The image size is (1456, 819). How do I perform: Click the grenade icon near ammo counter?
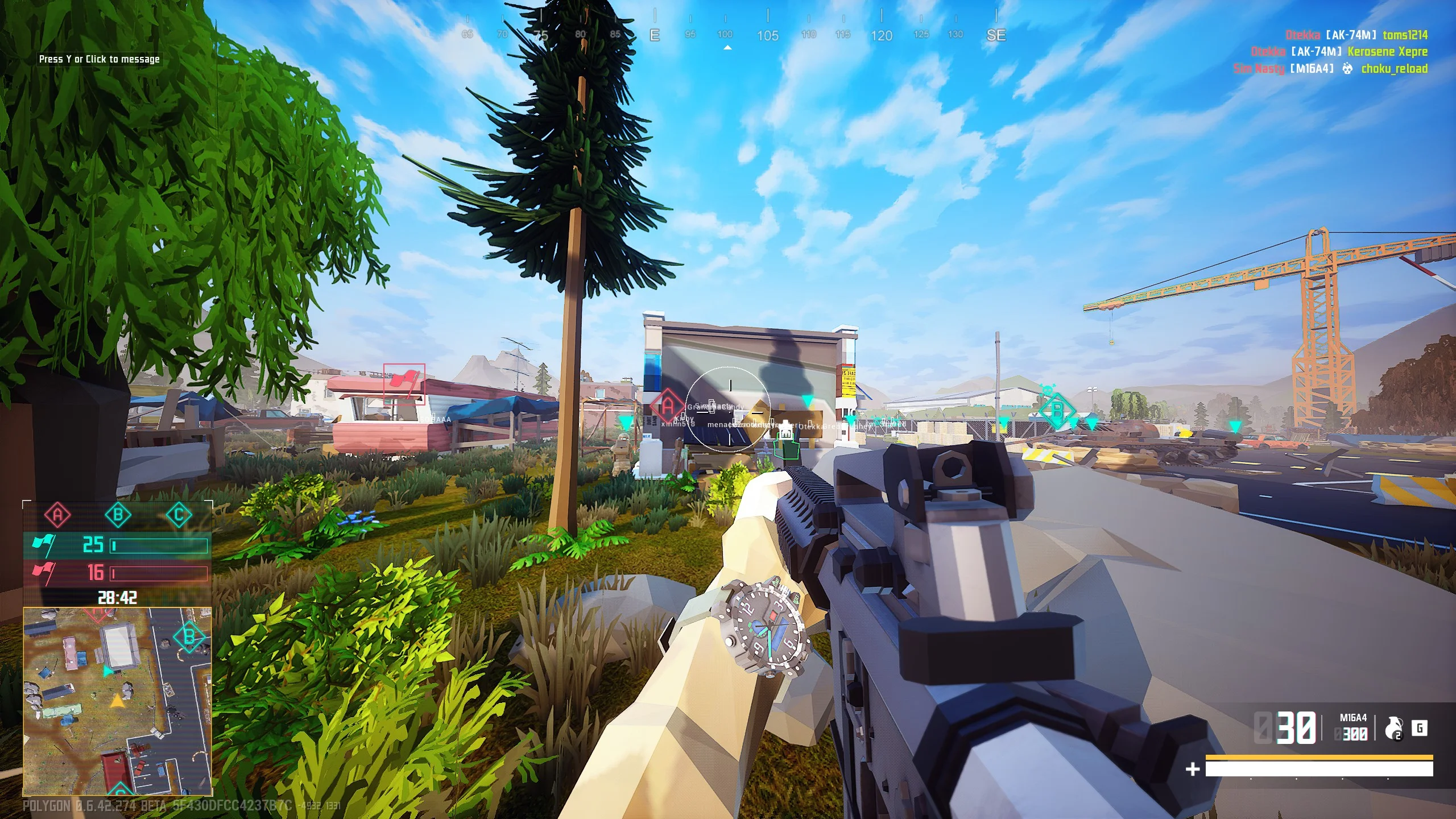[x=1394, y=729]
